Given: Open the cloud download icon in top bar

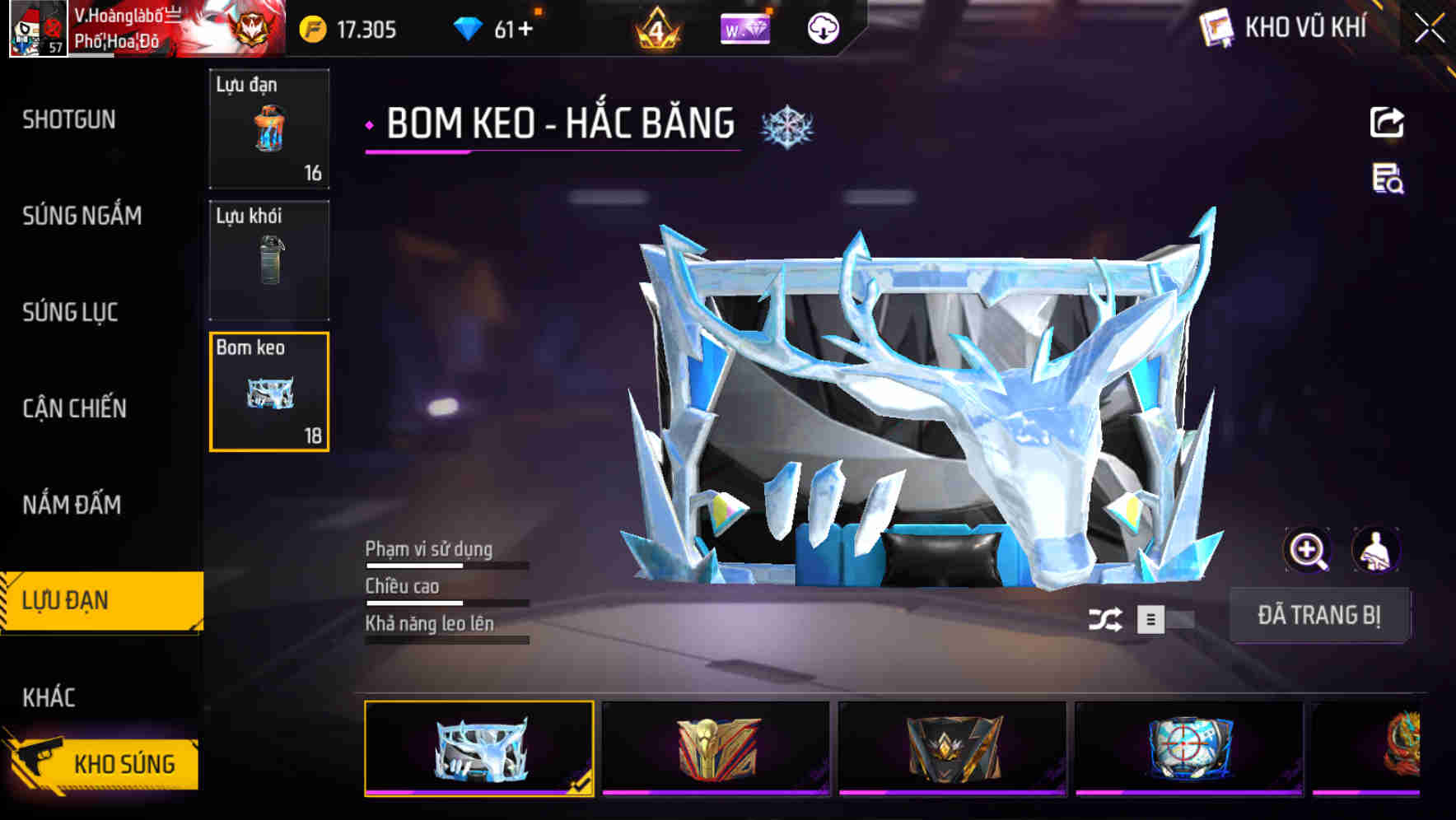Looking at the screenshot, I should 822,28.
